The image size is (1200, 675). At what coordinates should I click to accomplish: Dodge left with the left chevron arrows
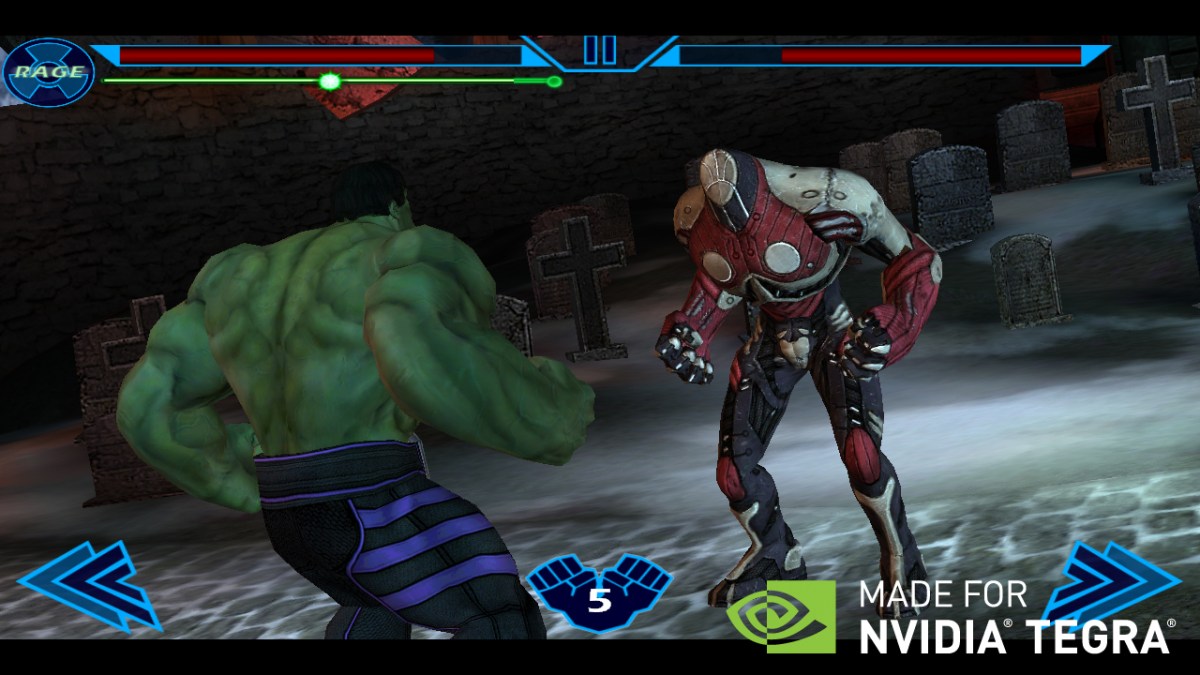tap(88, 586)
